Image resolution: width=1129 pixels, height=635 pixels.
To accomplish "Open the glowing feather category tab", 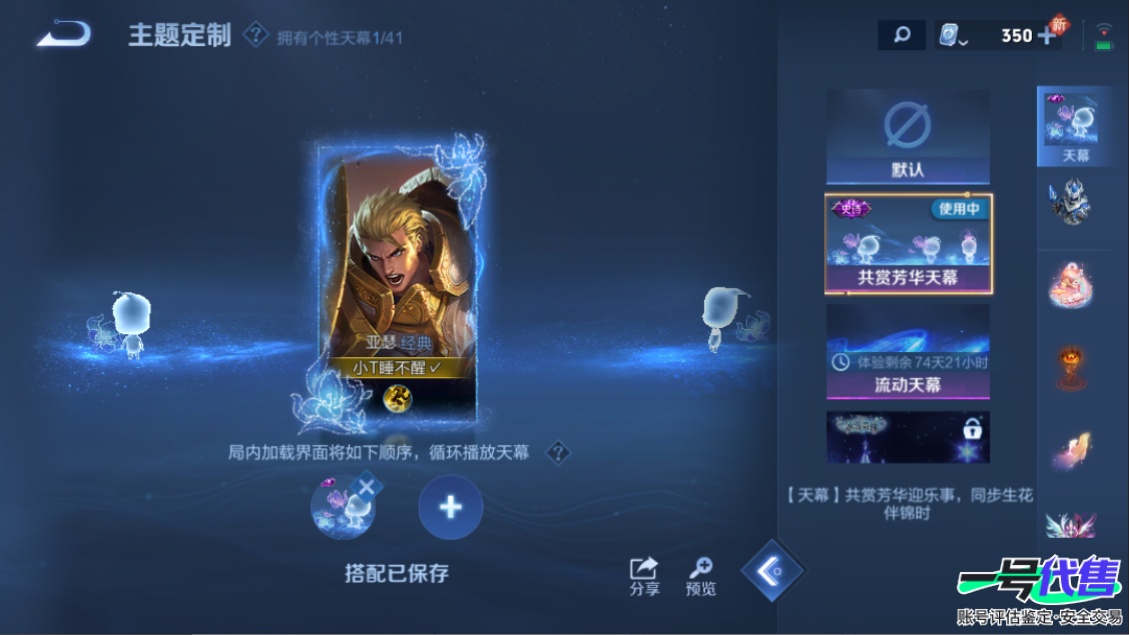I will [1070, 448].
